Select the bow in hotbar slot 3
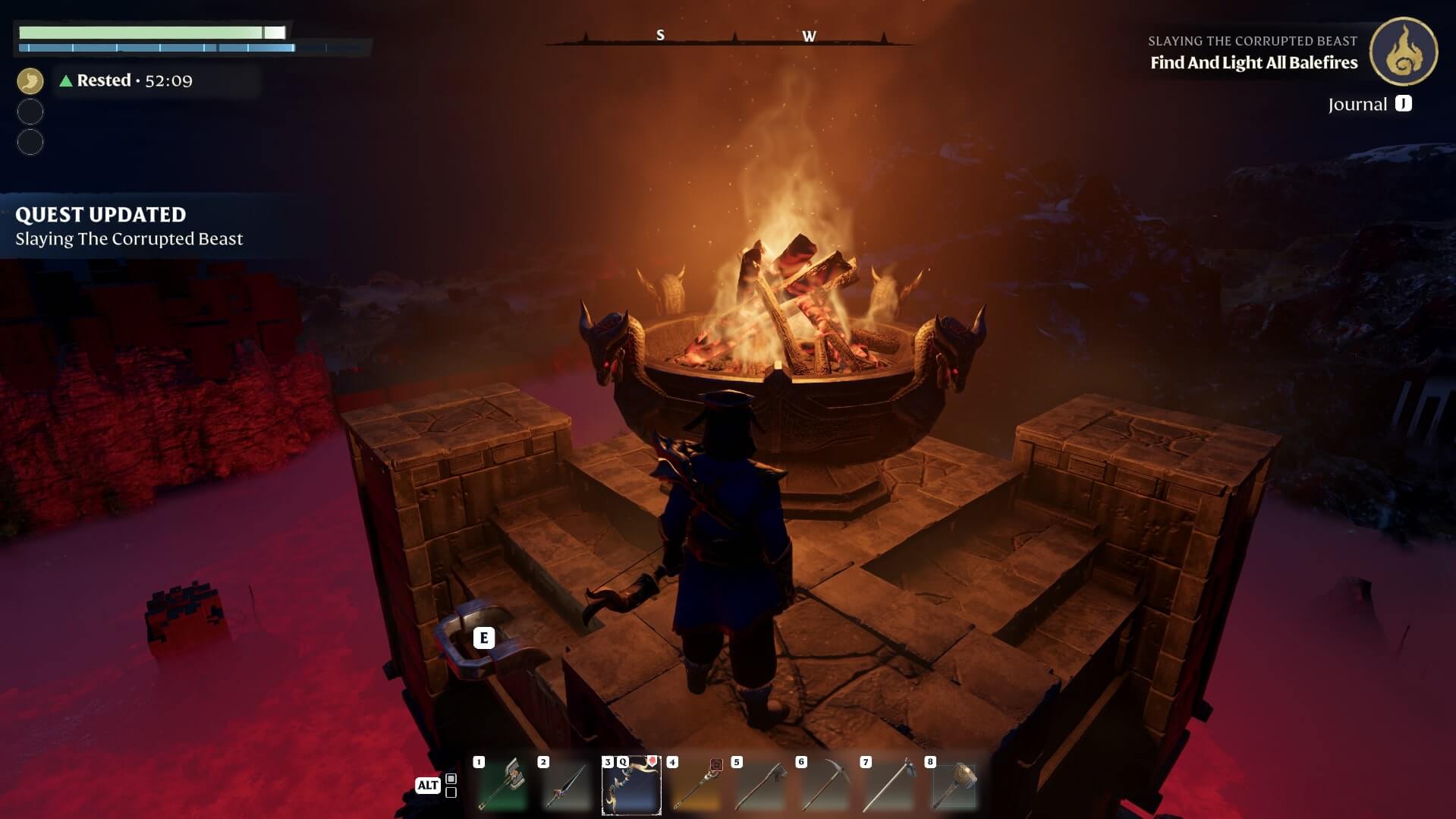Viewport: 1456px width, 819px height. 631,786
